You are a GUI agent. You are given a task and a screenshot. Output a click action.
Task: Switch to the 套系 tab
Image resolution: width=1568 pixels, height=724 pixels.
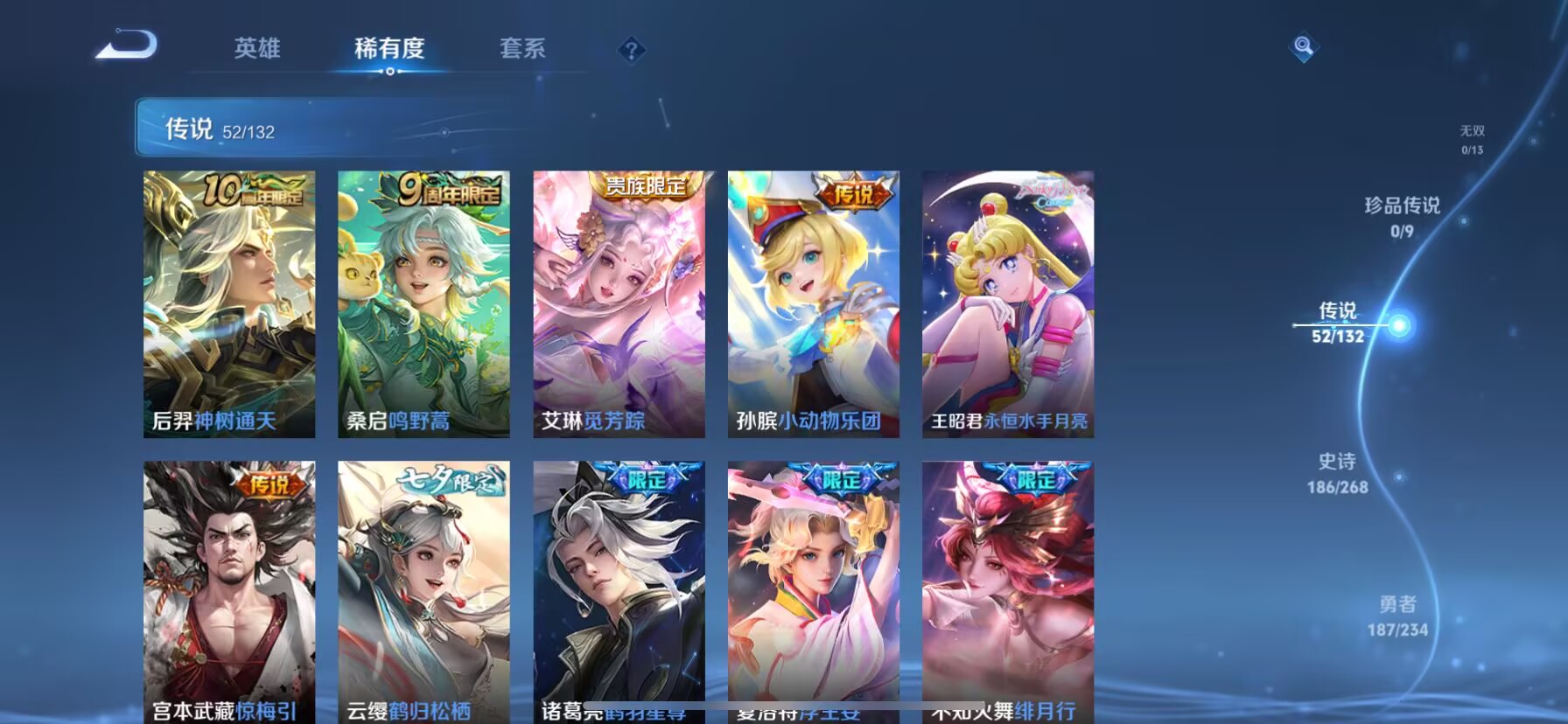tap(522, 50)
